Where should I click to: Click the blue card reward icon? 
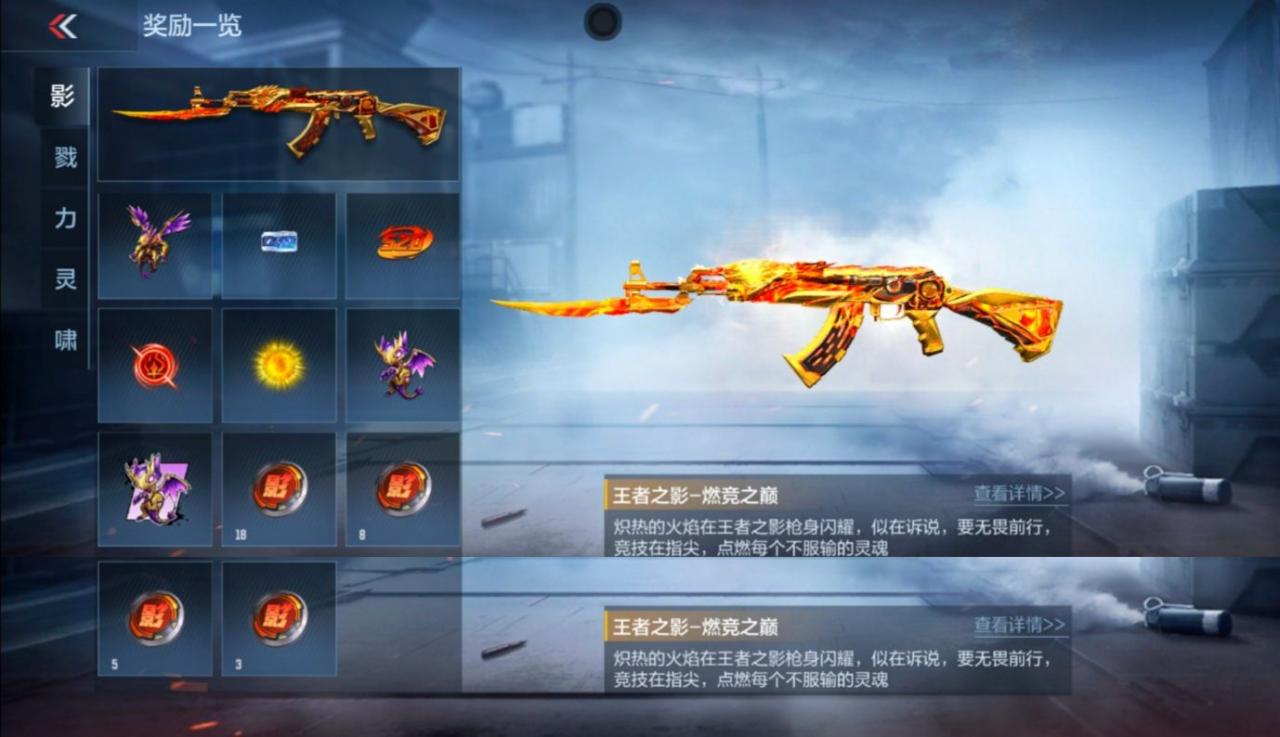pyautogui.click(x=278, y=240)
